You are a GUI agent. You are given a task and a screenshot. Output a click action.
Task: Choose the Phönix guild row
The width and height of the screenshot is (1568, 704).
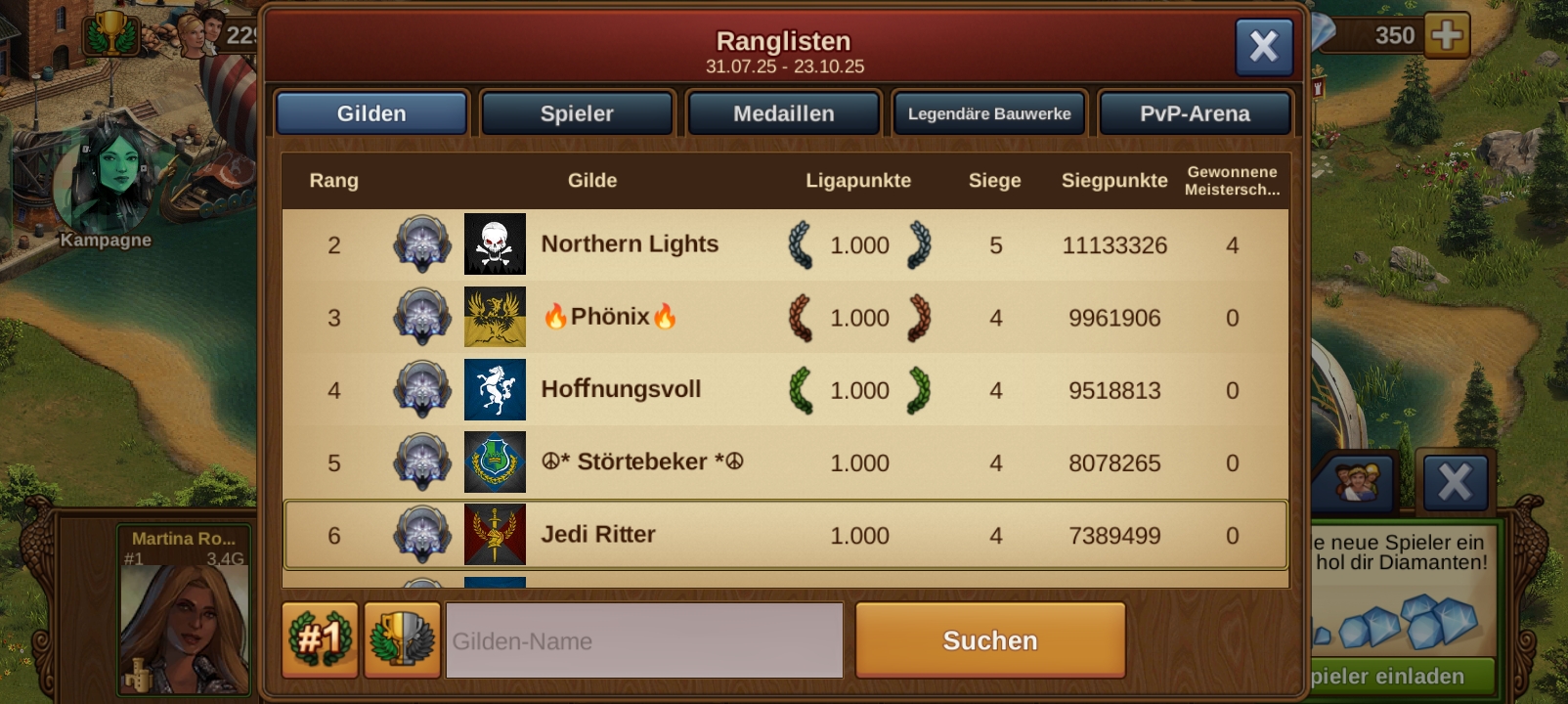click(610, 317)
